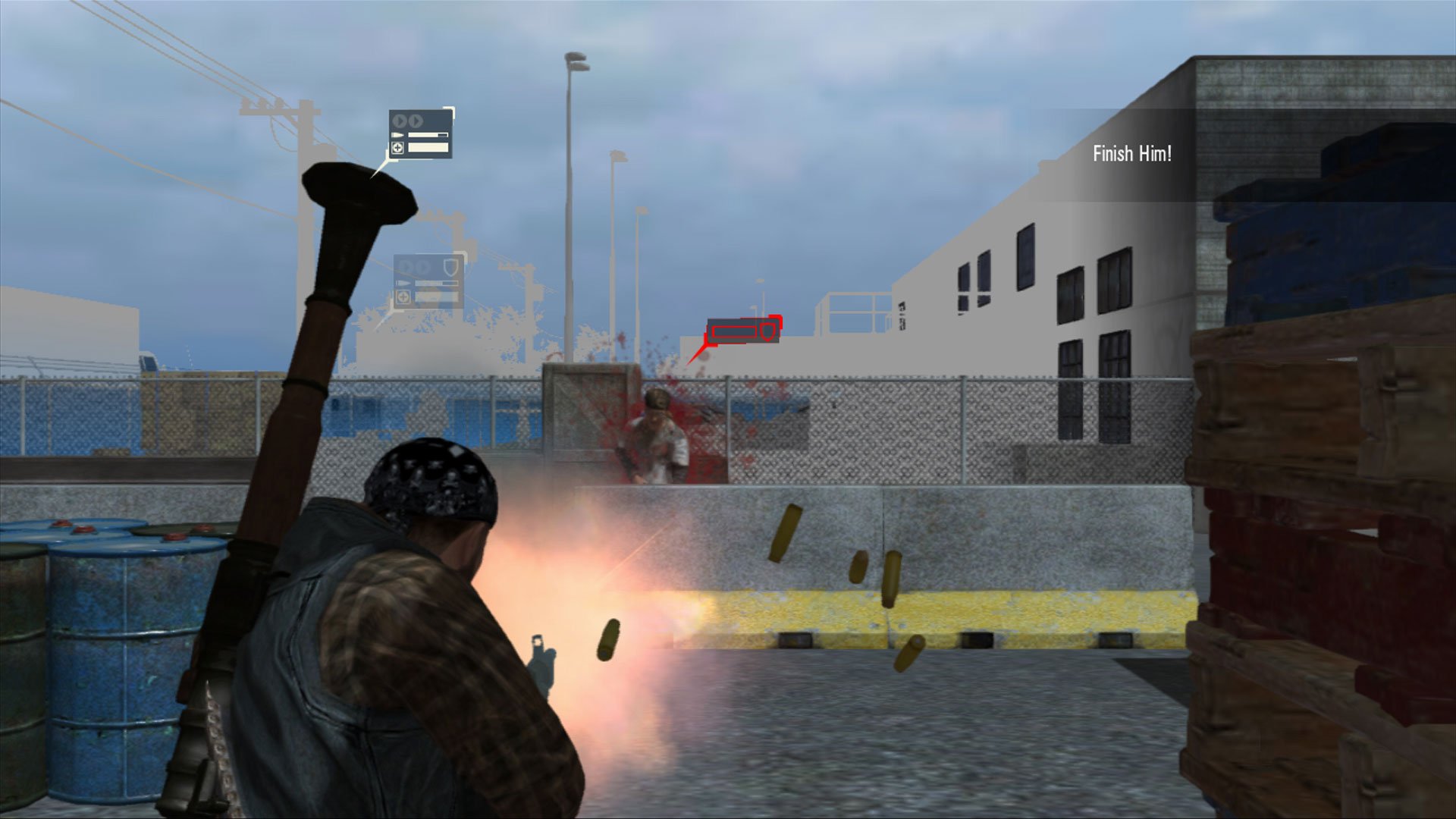Screen dimensions: 1456x819
Task: Click the ammo bar in the player status panel
Action: (x=428, y=135)
